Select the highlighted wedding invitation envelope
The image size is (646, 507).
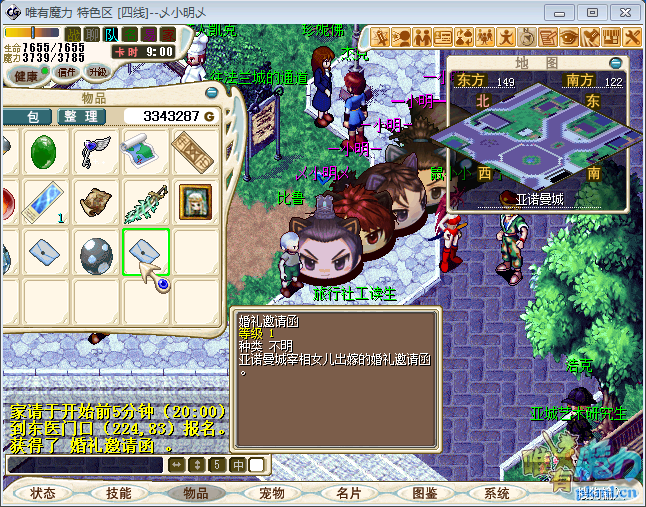pyautogui.click(x=145, y=250)
